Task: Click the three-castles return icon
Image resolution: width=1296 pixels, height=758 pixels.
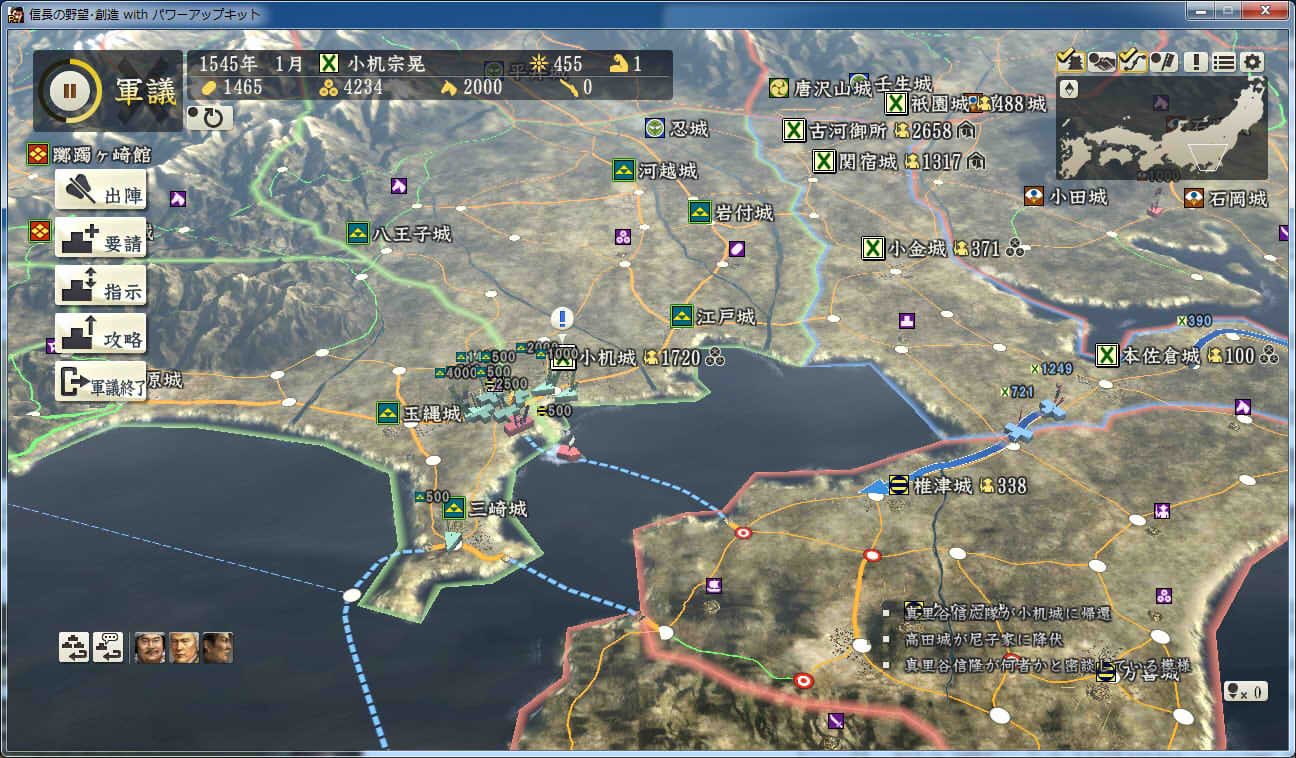Action: [x=74, y=647]
